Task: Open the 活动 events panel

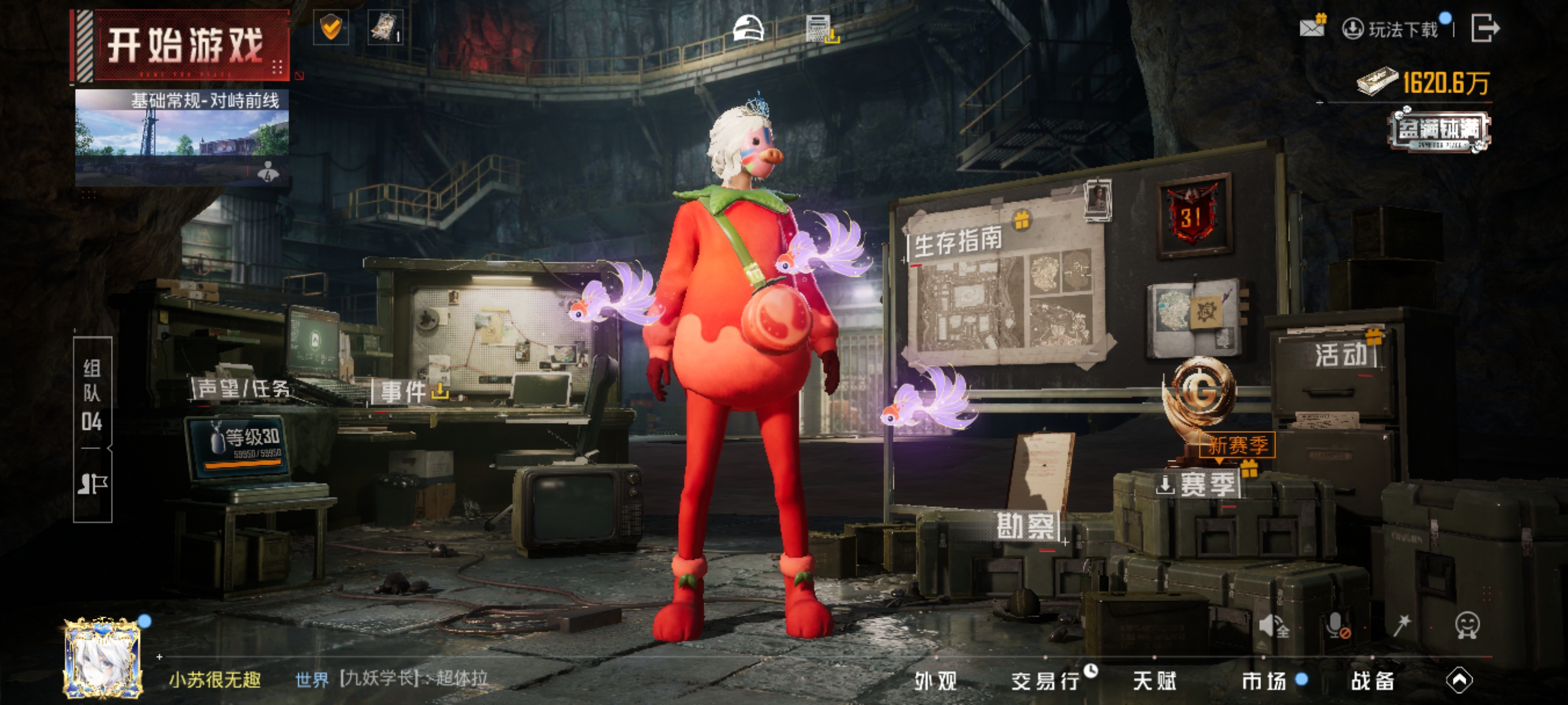Action: pos(1341,355)
